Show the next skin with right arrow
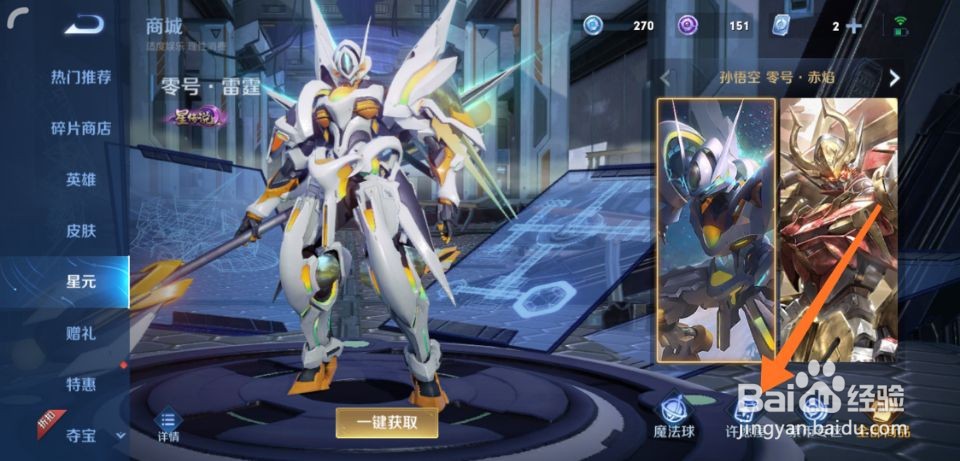This screenshot has height=461, width=960. click(x=894, y=77)
